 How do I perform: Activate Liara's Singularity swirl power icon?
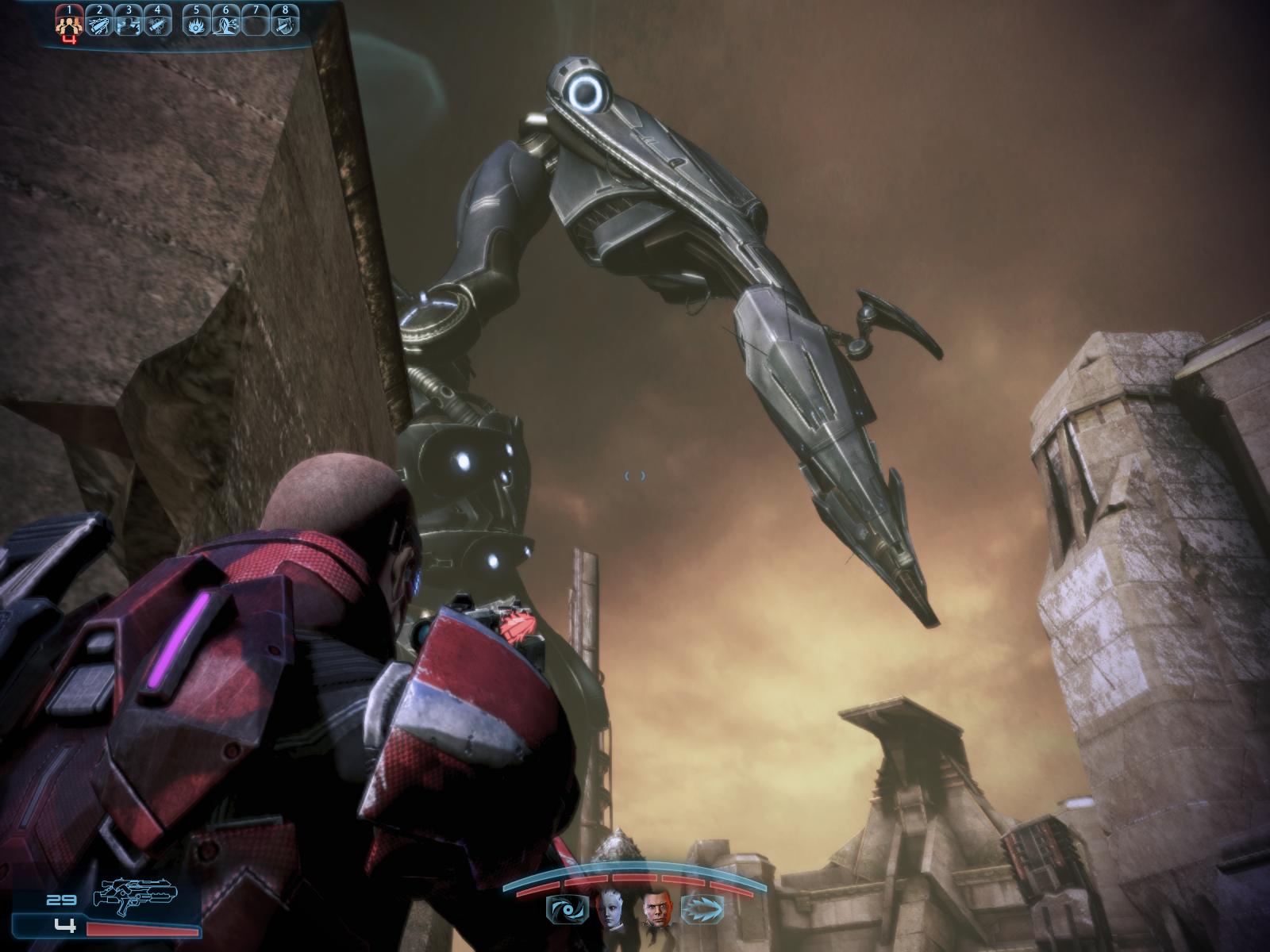(x=567, y=909)
